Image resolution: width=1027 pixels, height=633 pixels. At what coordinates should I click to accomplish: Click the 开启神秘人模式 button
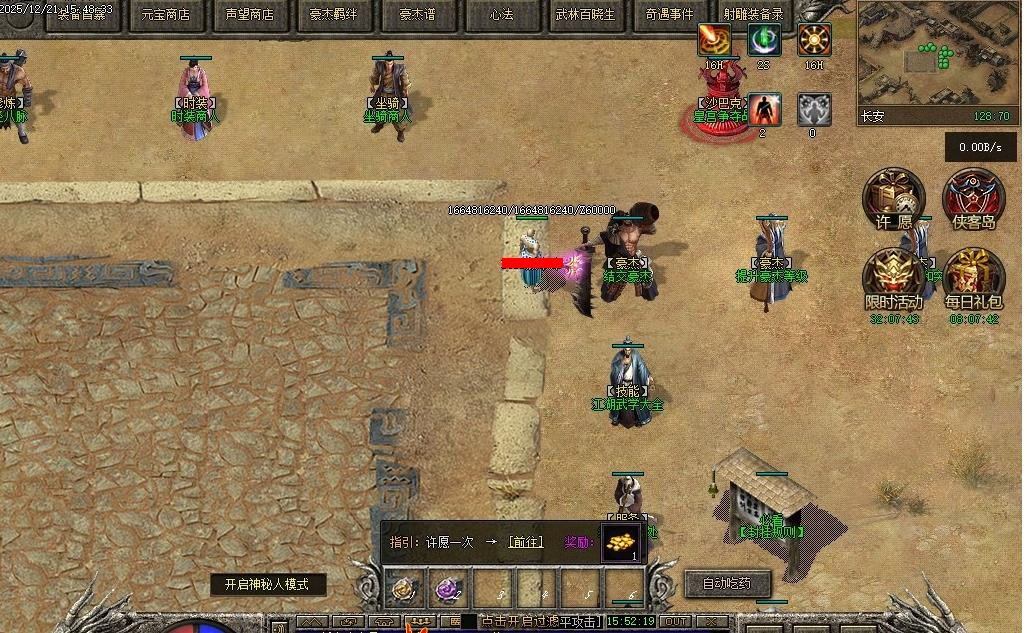pos(267,585)
